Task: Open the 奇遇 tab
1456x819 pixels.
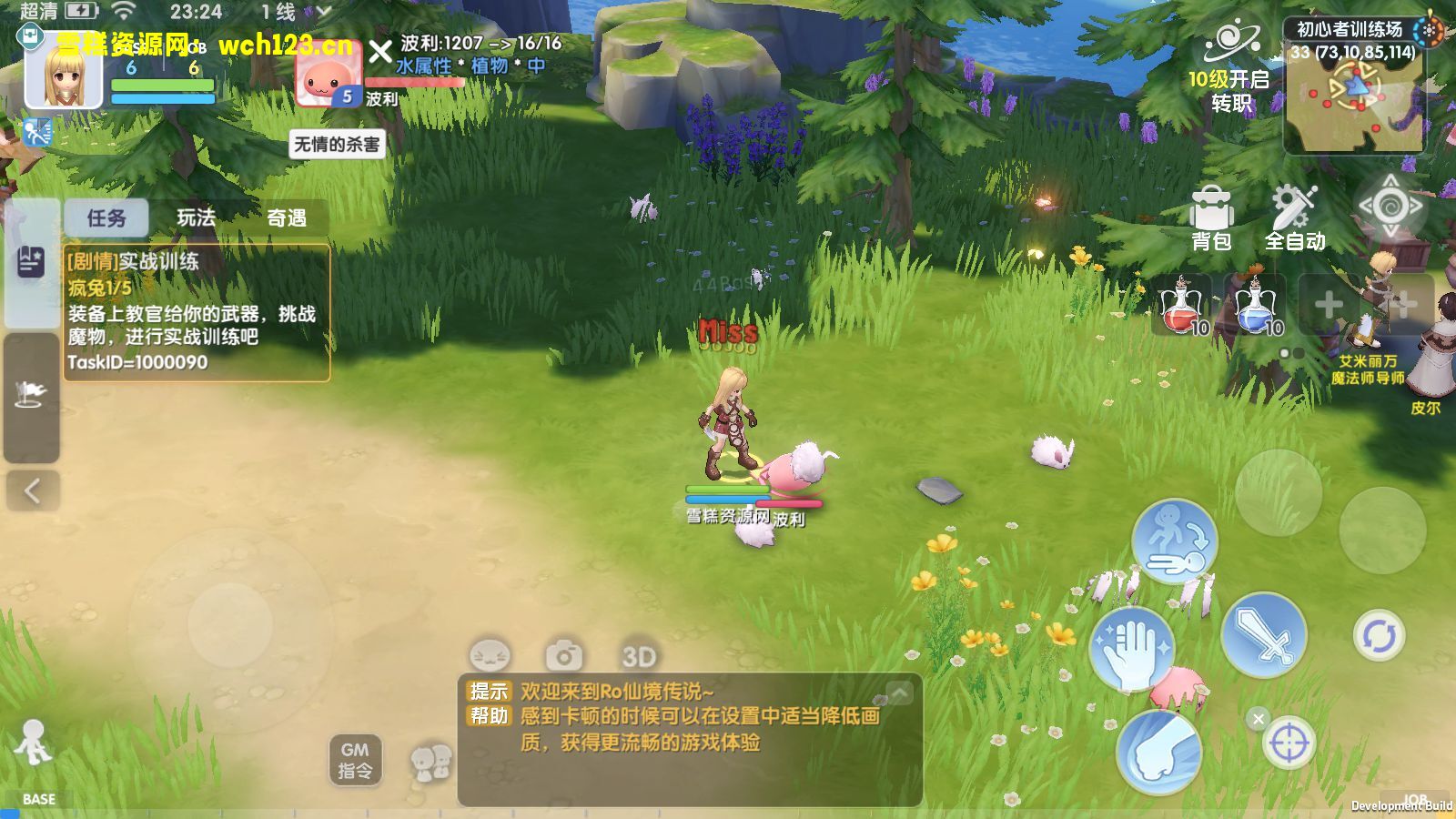Action: (286, 218)
